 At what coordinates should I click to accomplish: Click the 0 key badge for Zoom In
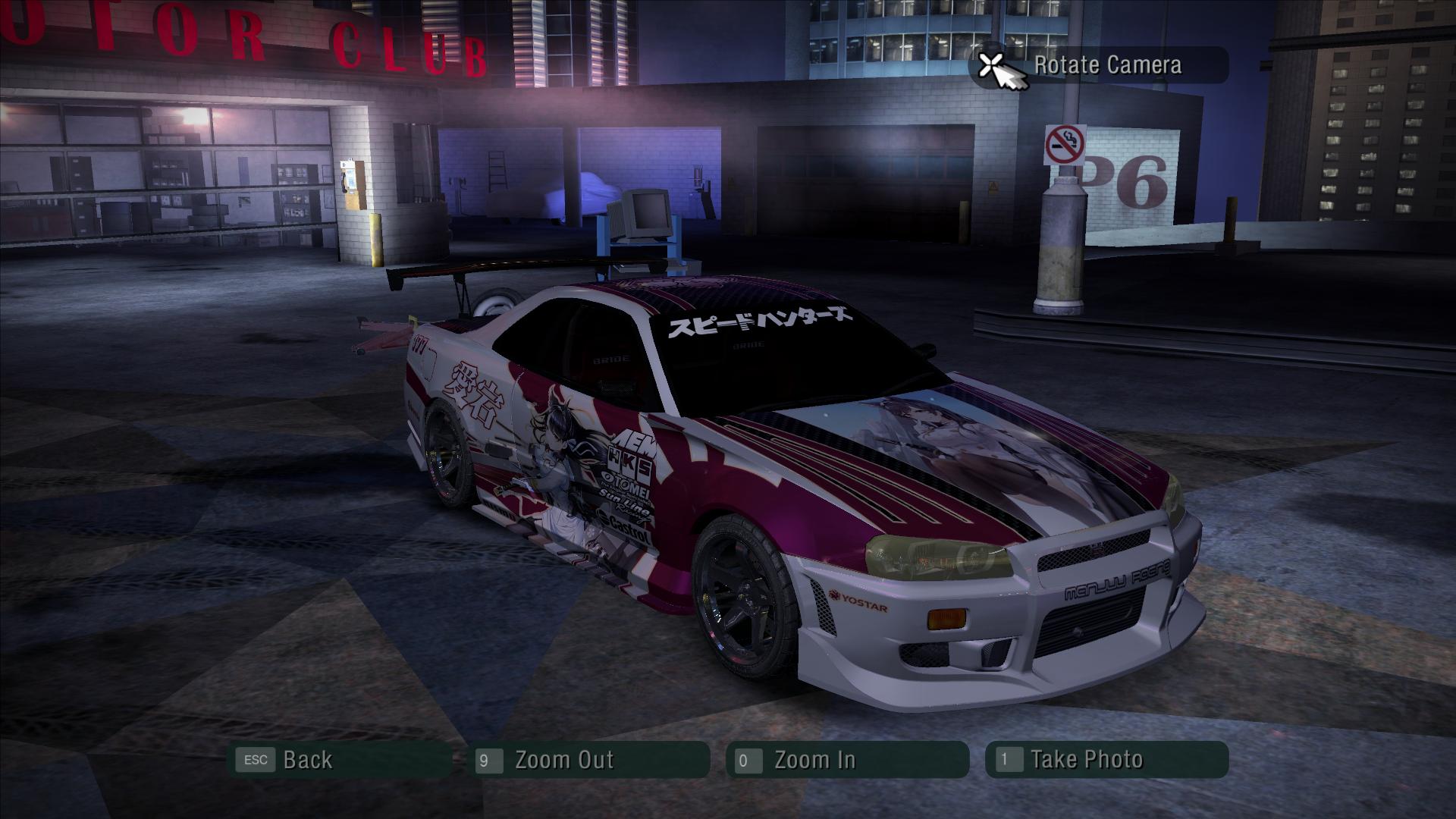[748, 760]
